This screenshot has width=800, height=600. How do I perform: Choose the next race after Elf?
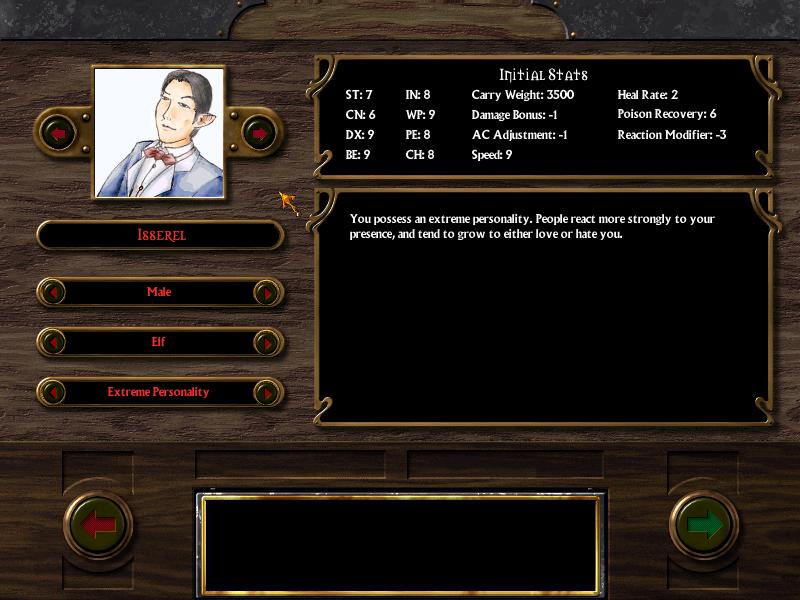coord(266,342)
